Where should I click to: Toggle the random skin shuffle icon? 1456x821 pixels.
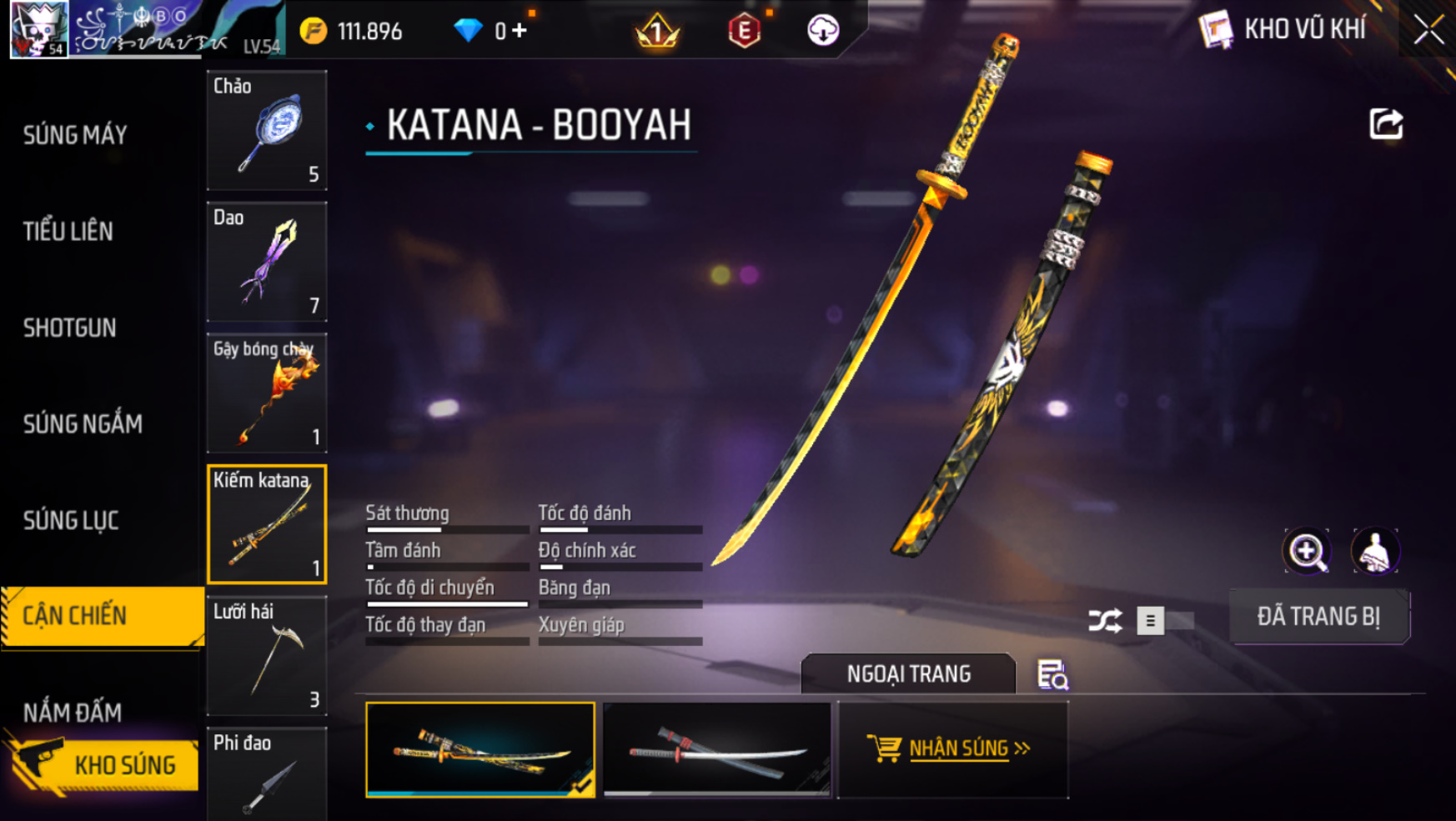click(x=1105, y=621)
